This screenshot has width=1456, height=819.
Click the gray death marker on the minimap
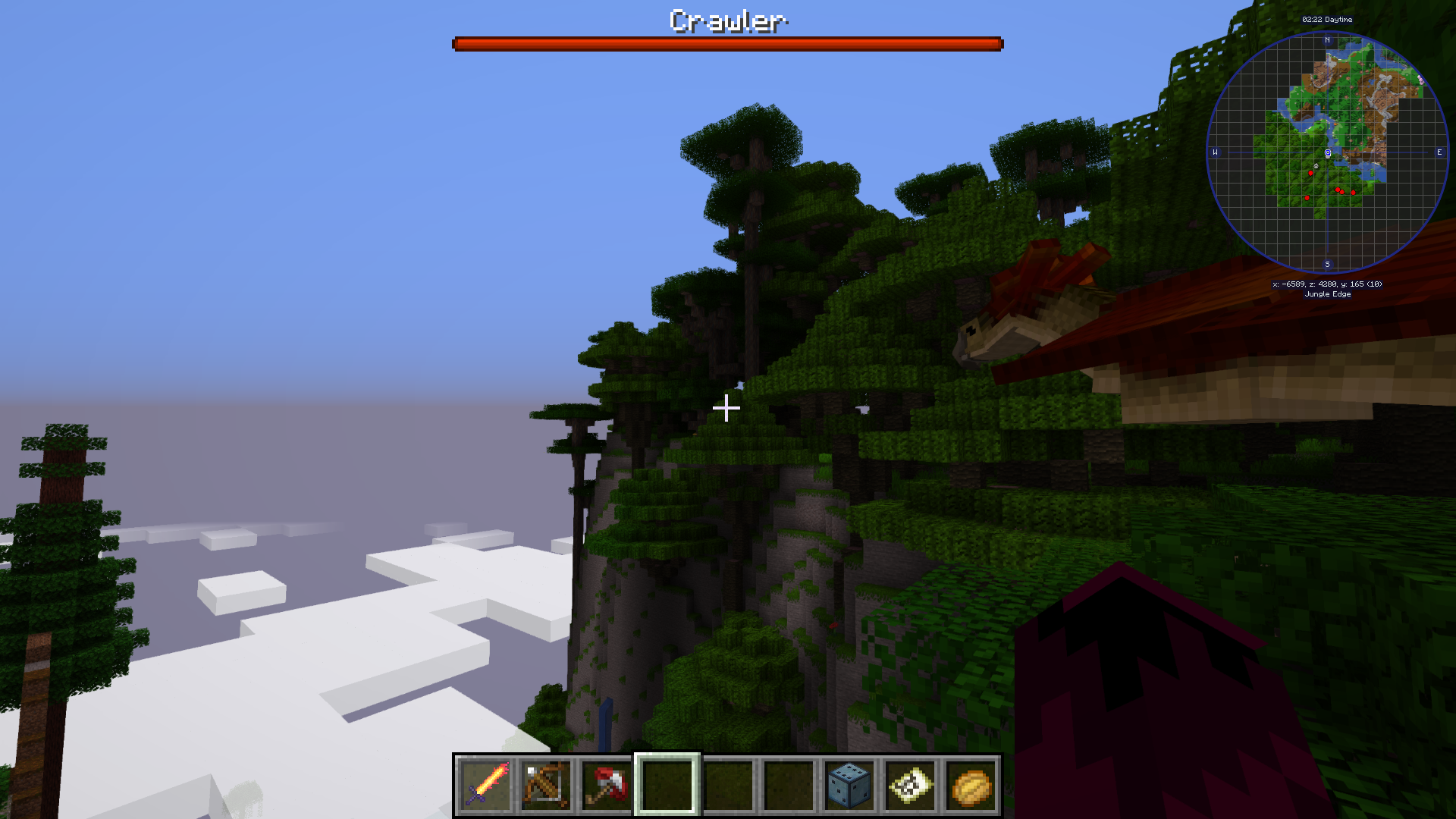pos(1316,165)
